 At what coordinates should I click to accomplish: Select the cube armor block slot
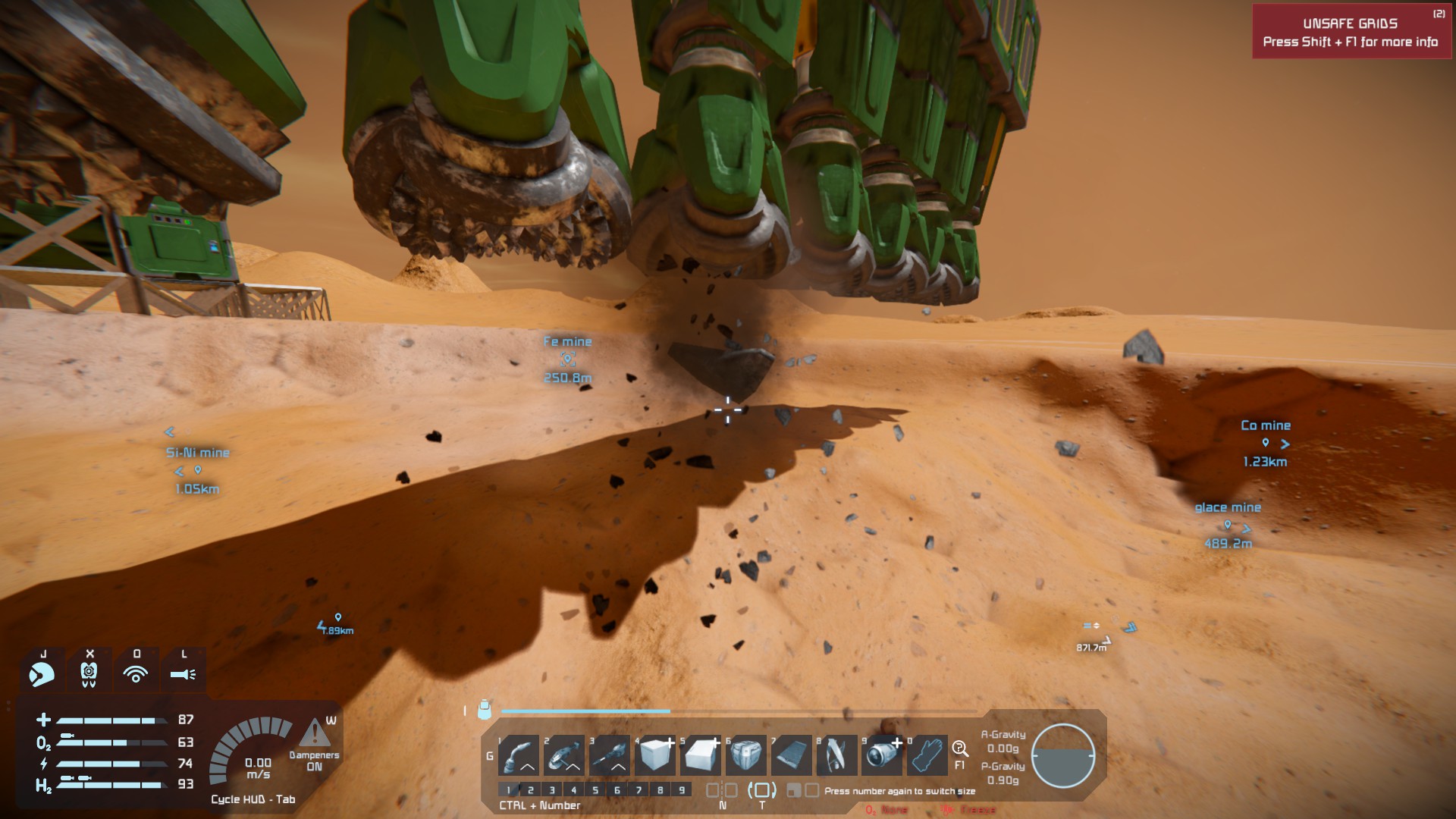point(656,755)
